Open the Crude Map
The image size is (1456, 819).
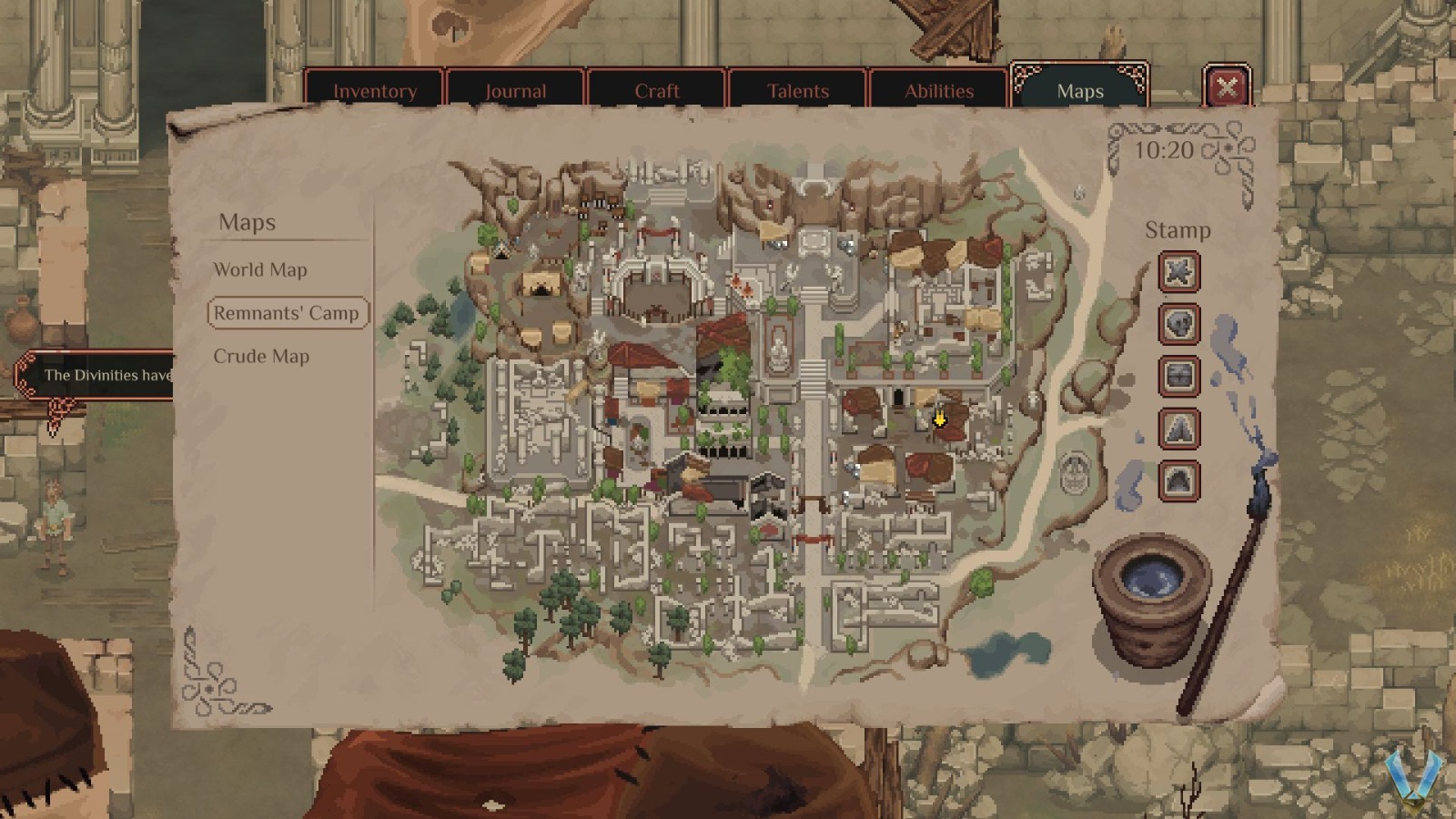[261, 356]
